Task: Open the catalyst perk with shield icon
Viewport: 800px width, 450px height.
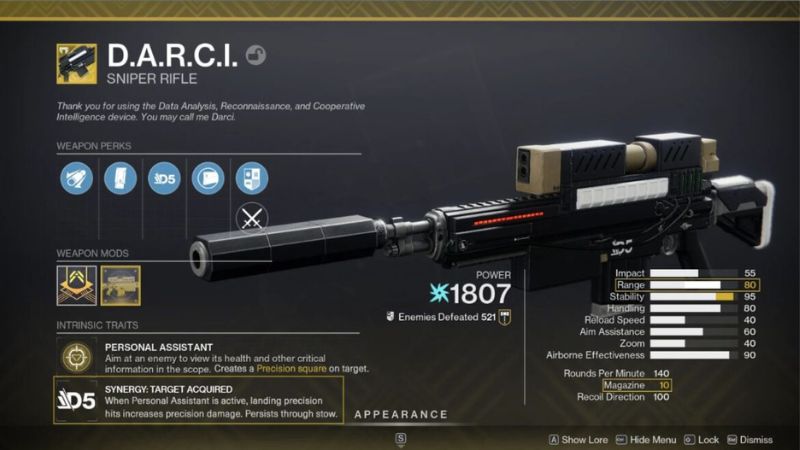Action: (x=251, y=178)
